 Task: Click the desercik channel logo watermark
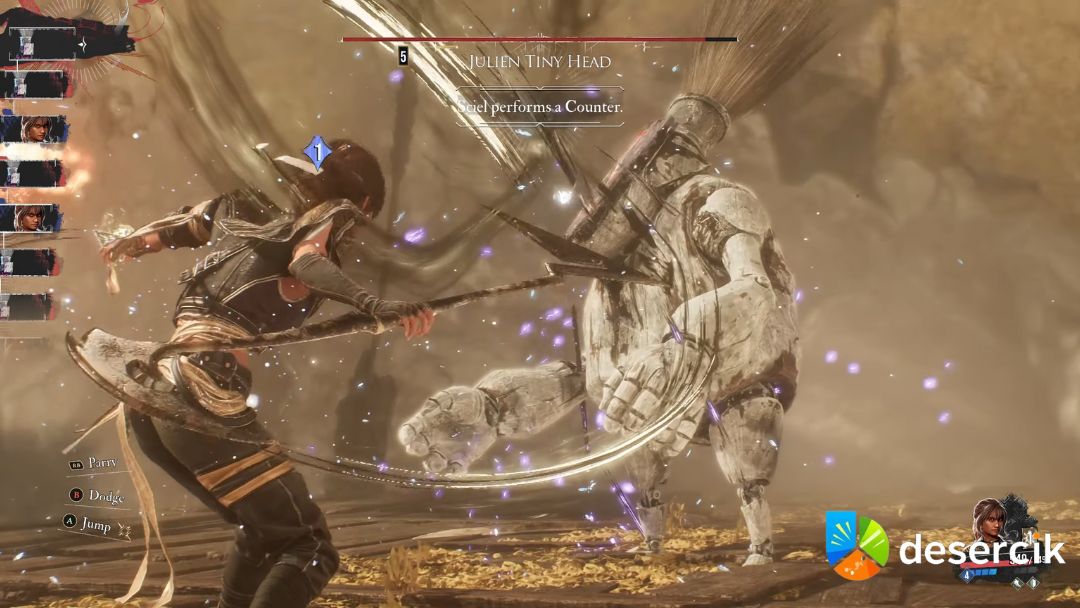[x=856, y=546]
